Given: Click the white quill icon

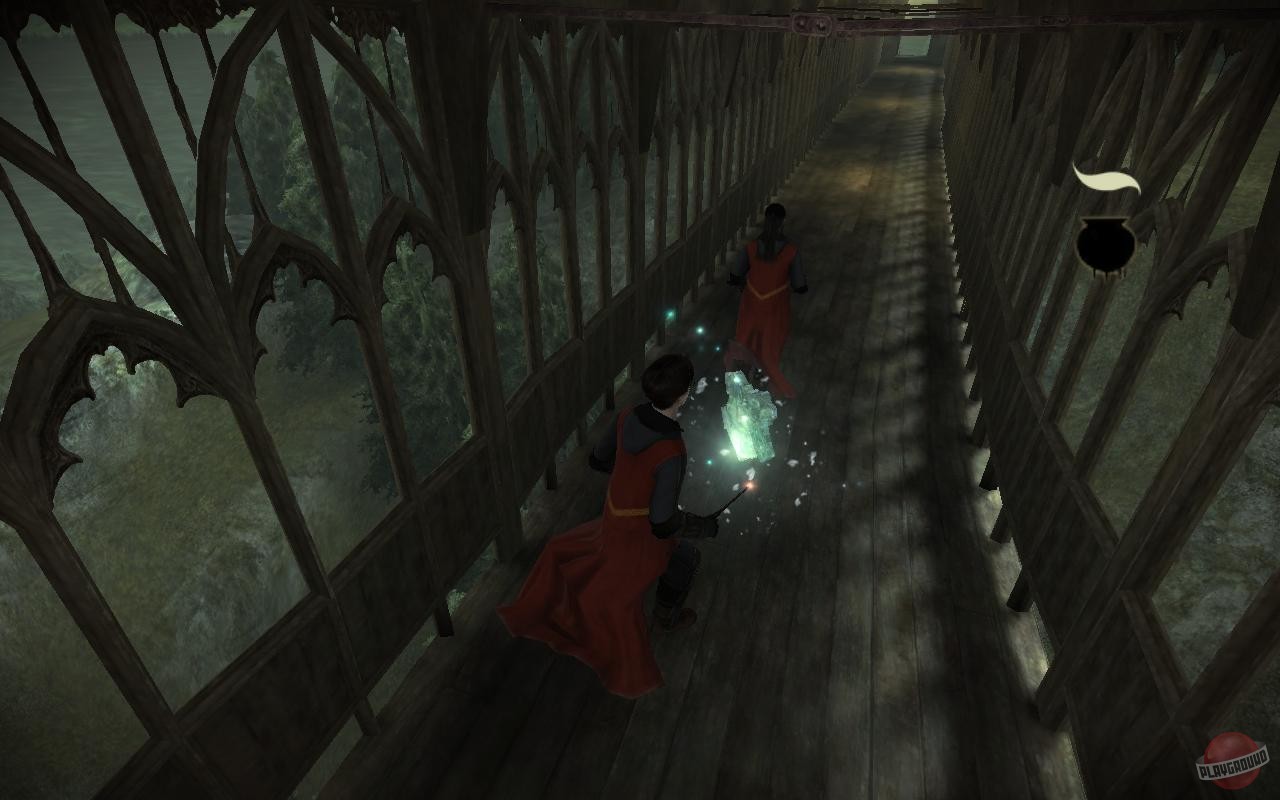Looking at the screenshot, I should [1107, 178].
